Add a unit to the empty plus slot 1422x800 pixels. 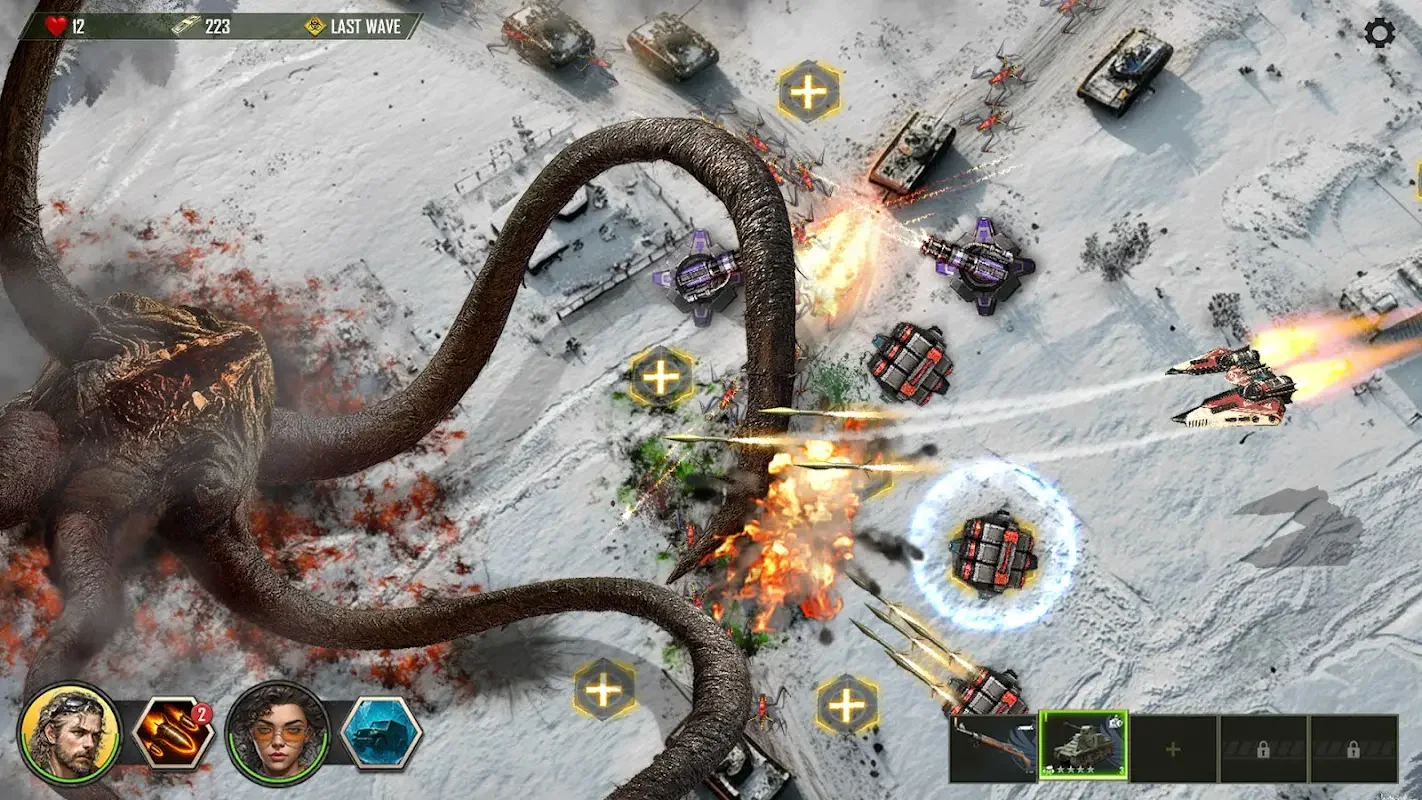pos(1173,748)
